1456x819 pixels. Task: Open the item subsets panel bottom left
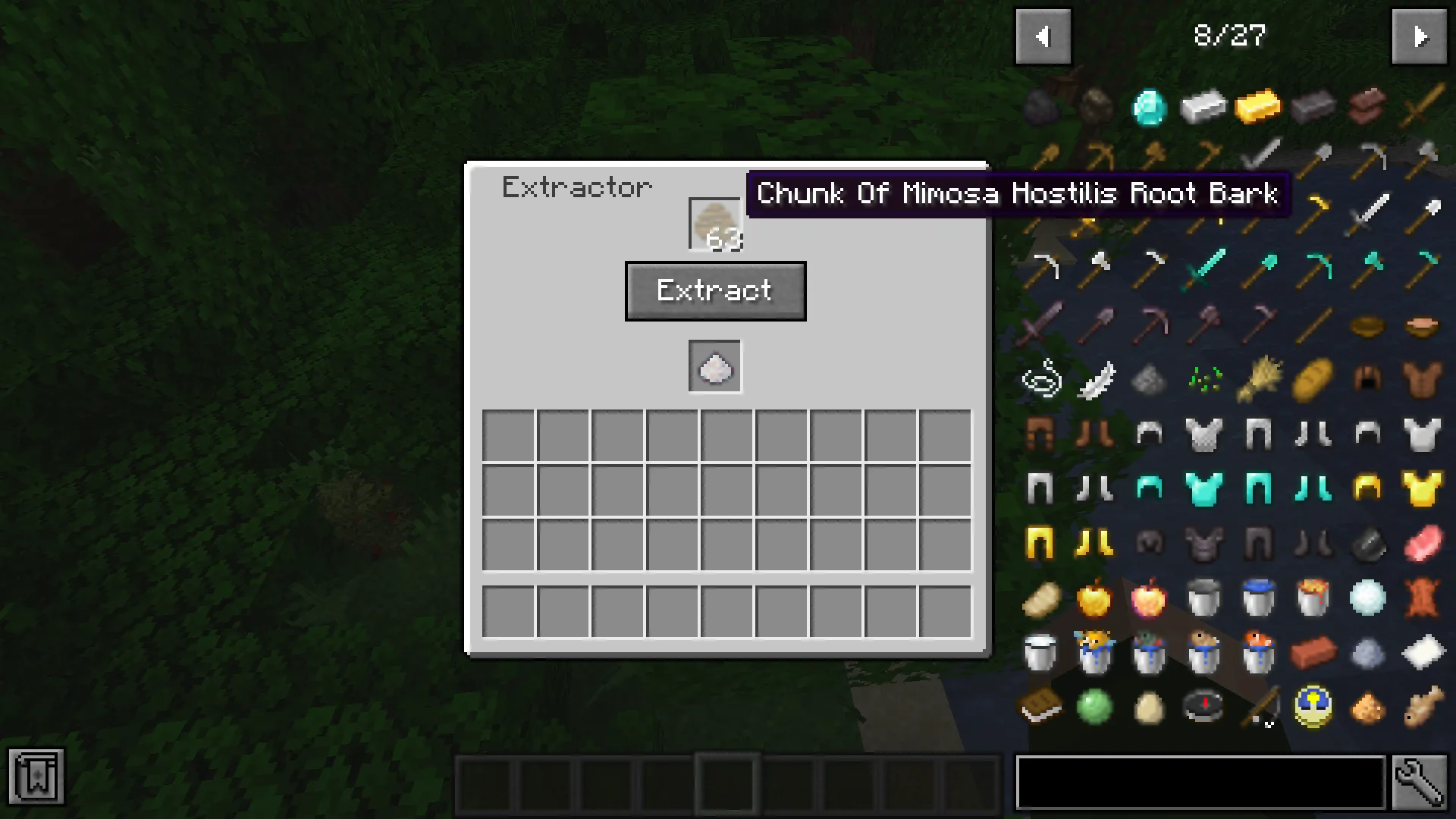tap(38, 777)
